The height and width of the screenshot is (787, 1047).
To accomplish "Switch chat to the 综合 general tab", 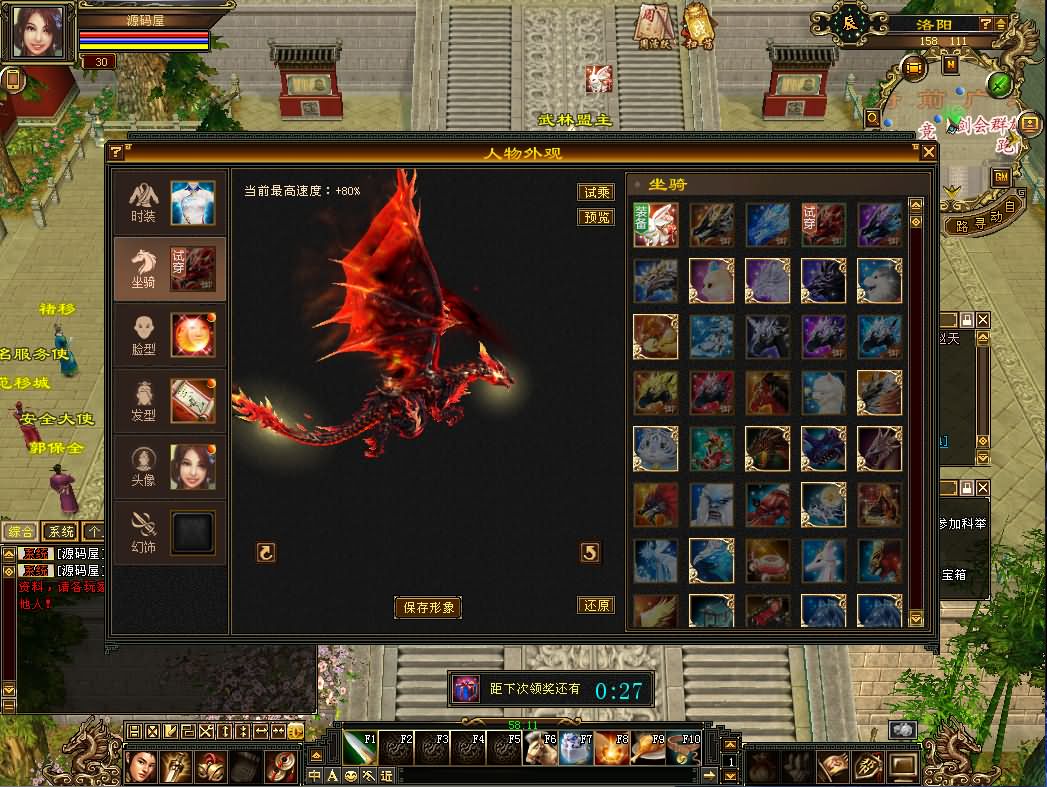I will 20,531.
